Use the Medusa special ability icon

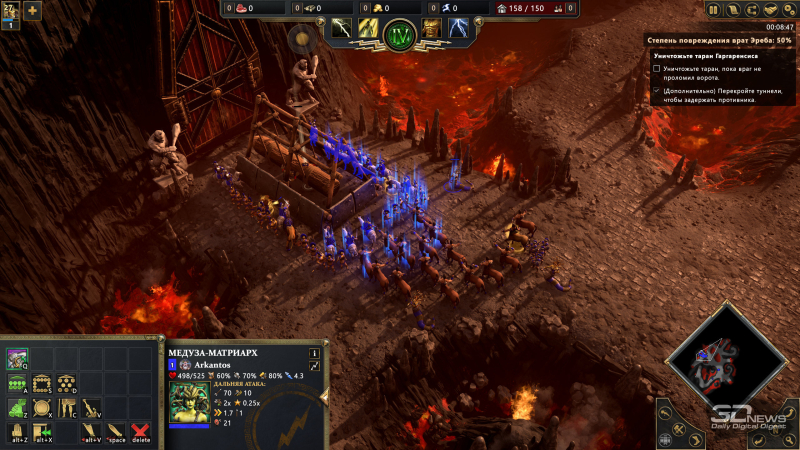point(17,358)
